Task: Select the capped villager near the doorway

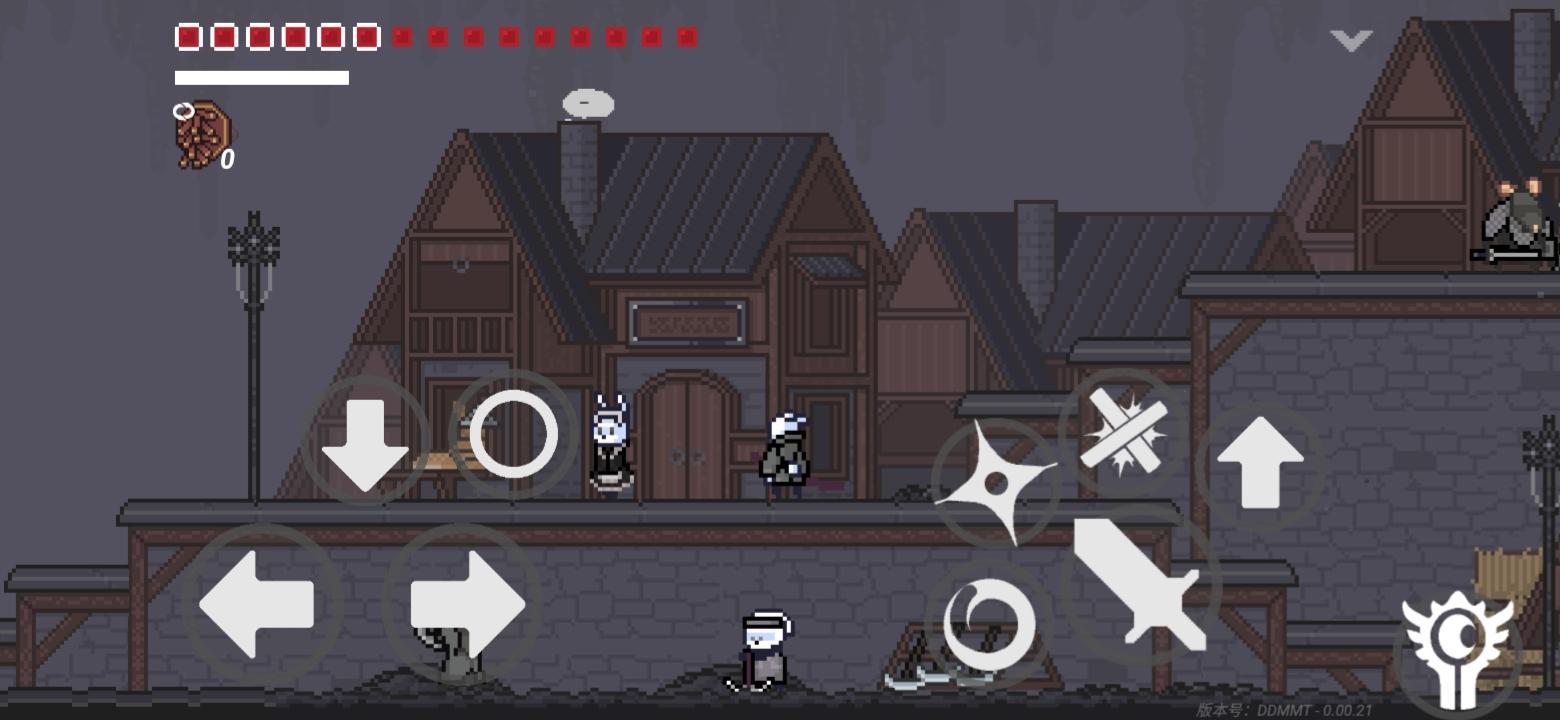Action: coord(783,450)
